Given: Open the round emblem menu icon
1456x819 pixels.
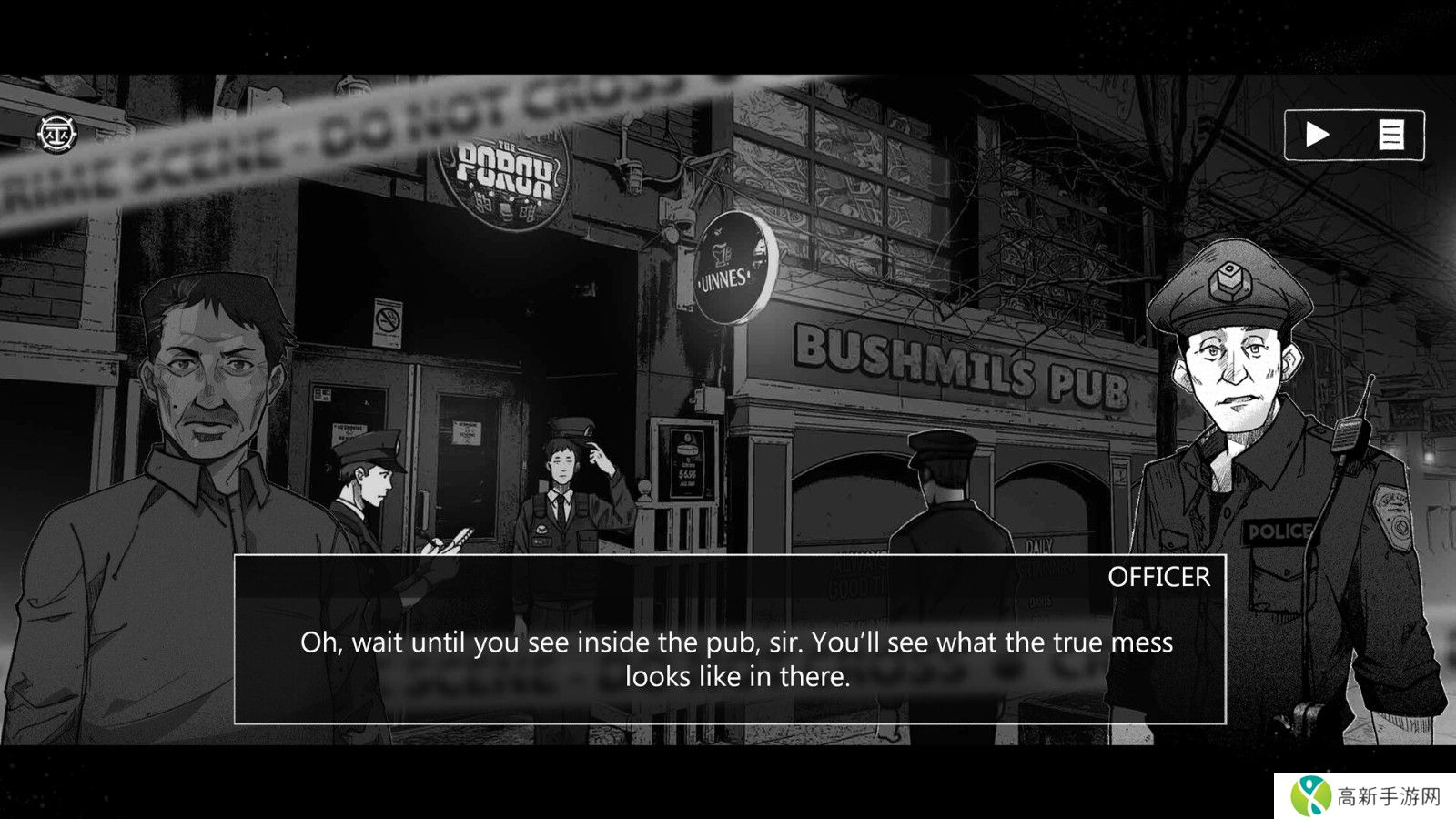Looking at the screenshot, I should pyautogui.click(x=57, y=133).
